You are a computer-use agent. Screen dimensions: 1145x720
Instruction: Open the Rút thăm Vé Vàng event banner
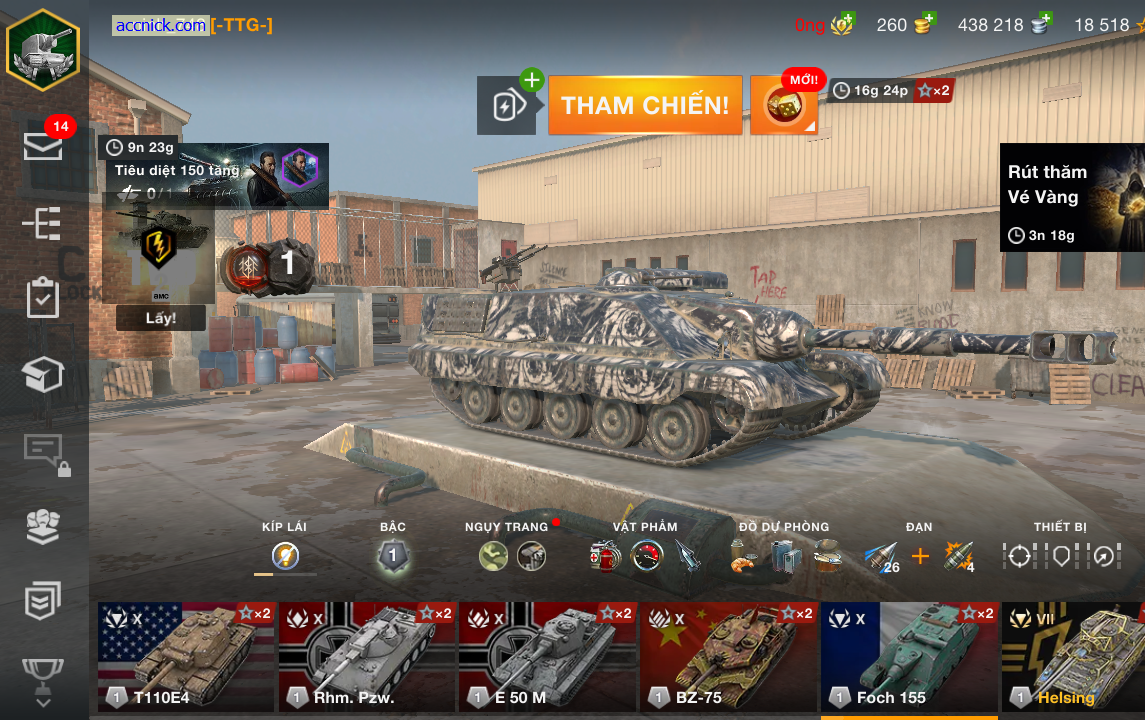point(1072,197)
